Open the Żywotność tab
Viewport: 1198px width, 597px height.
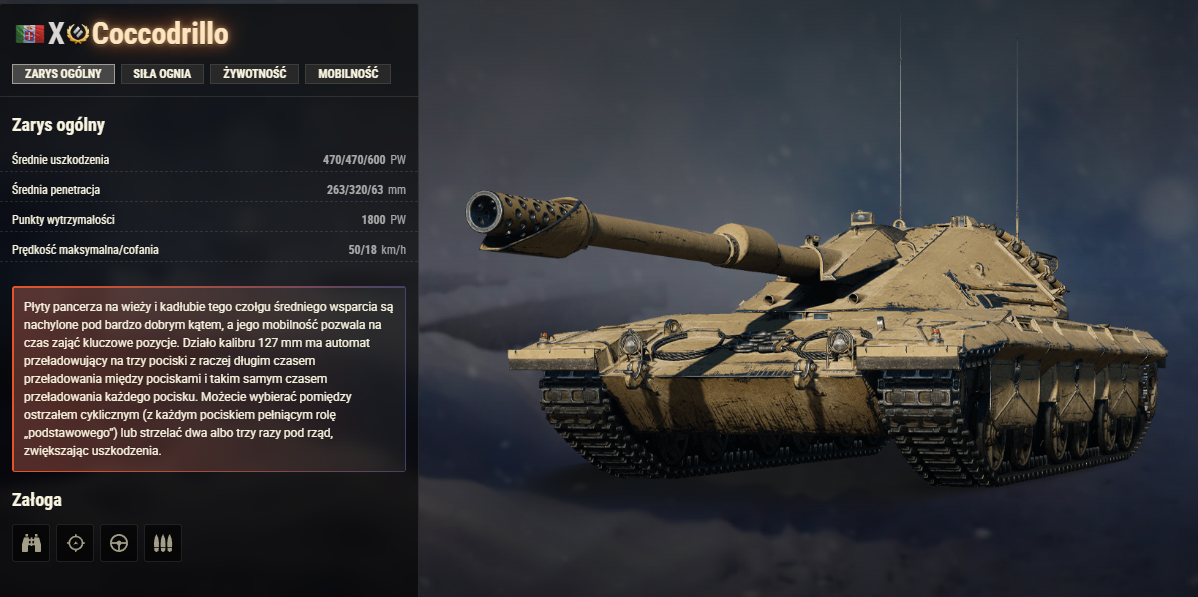(x=255, y=74)
